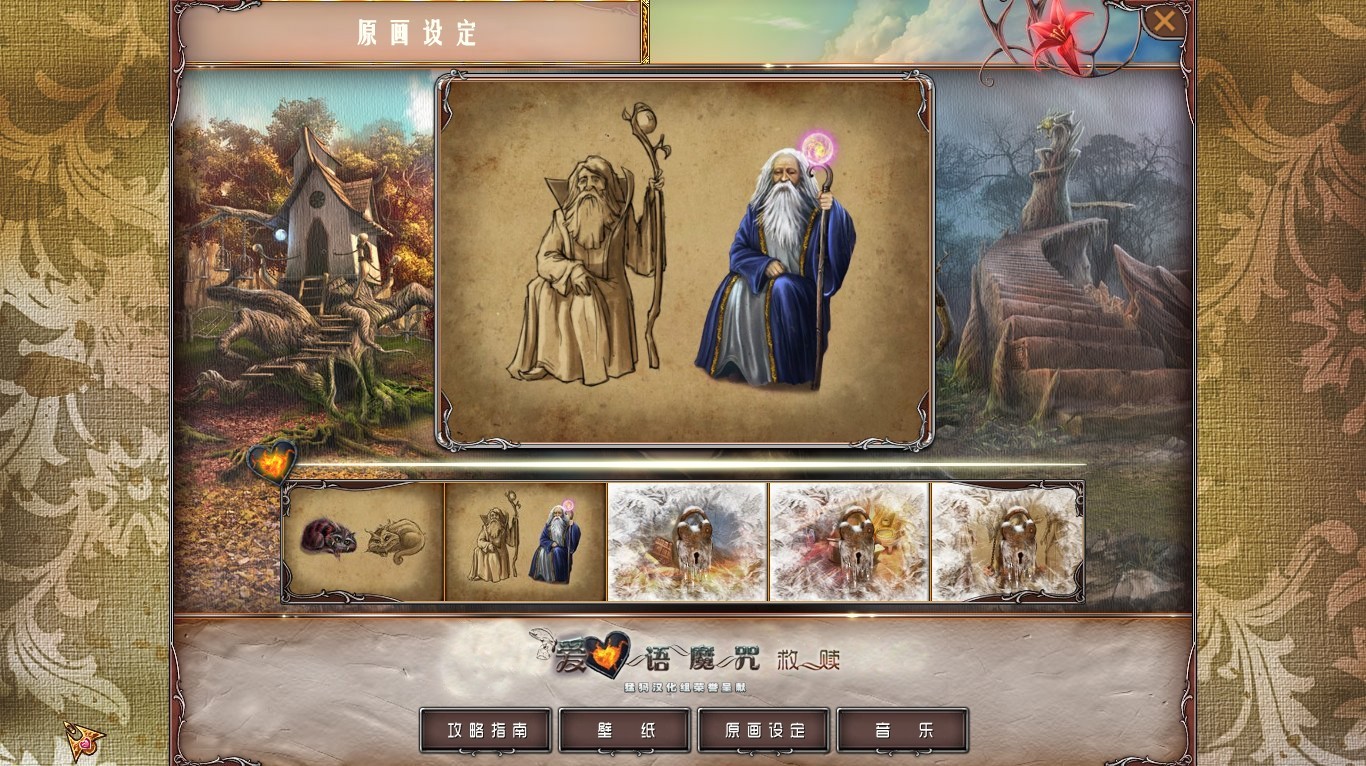Close the concept art window with the X
1366x766 pixels.
point(1164,20)
